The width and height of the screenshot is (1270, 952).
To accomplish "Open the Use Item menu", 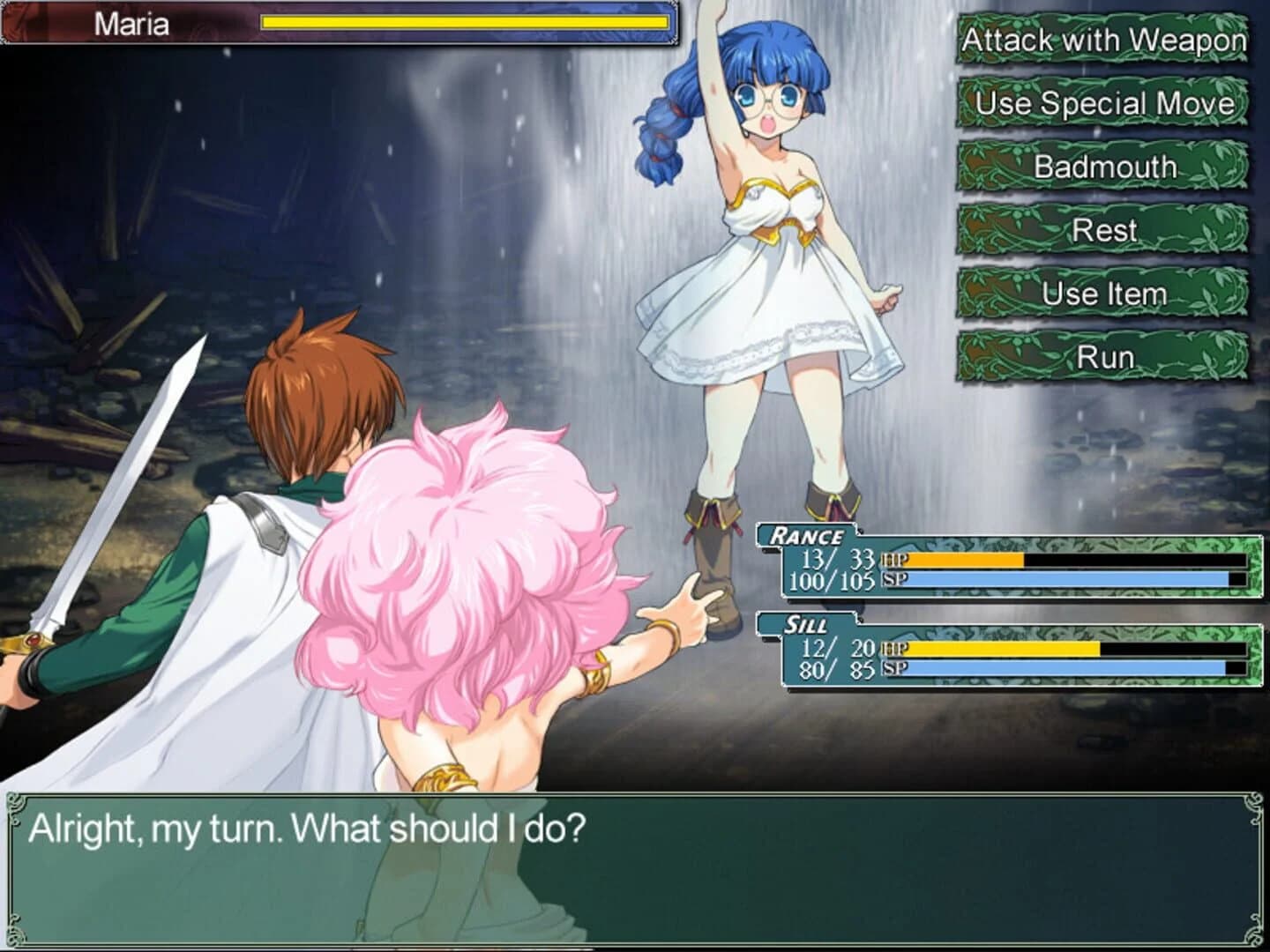I will pyautogui.click(x=1104, y=294).
